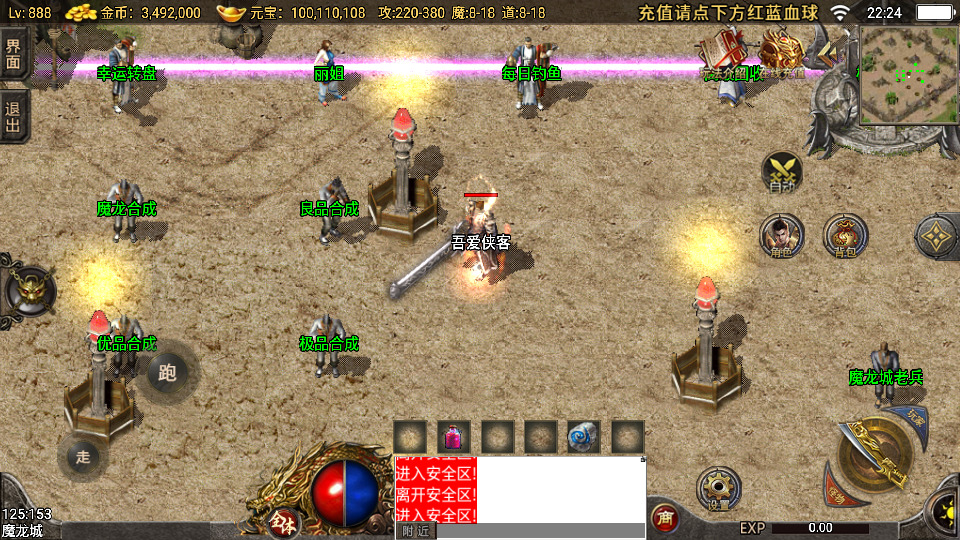Switch to 跑 run movement mode

tap(167, 374)
